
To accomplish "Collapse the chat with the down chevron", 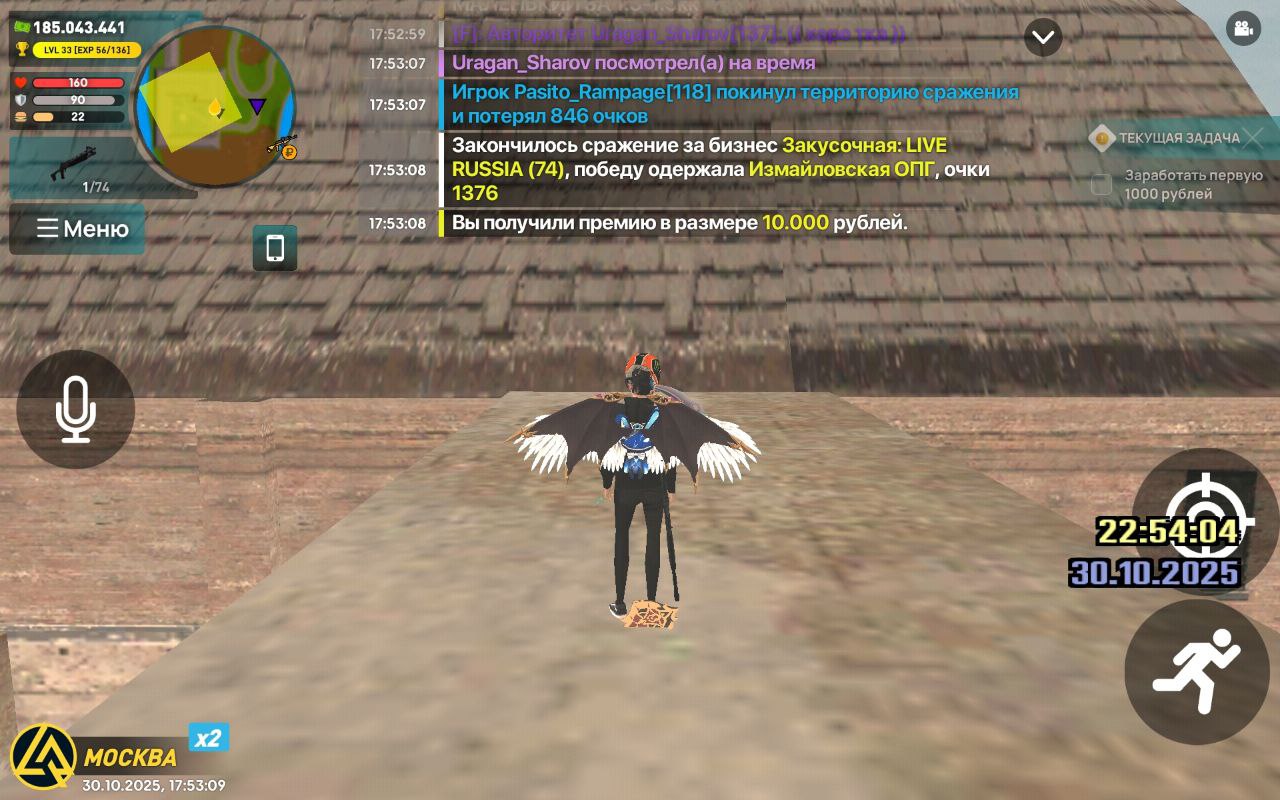I will 1043,38.
